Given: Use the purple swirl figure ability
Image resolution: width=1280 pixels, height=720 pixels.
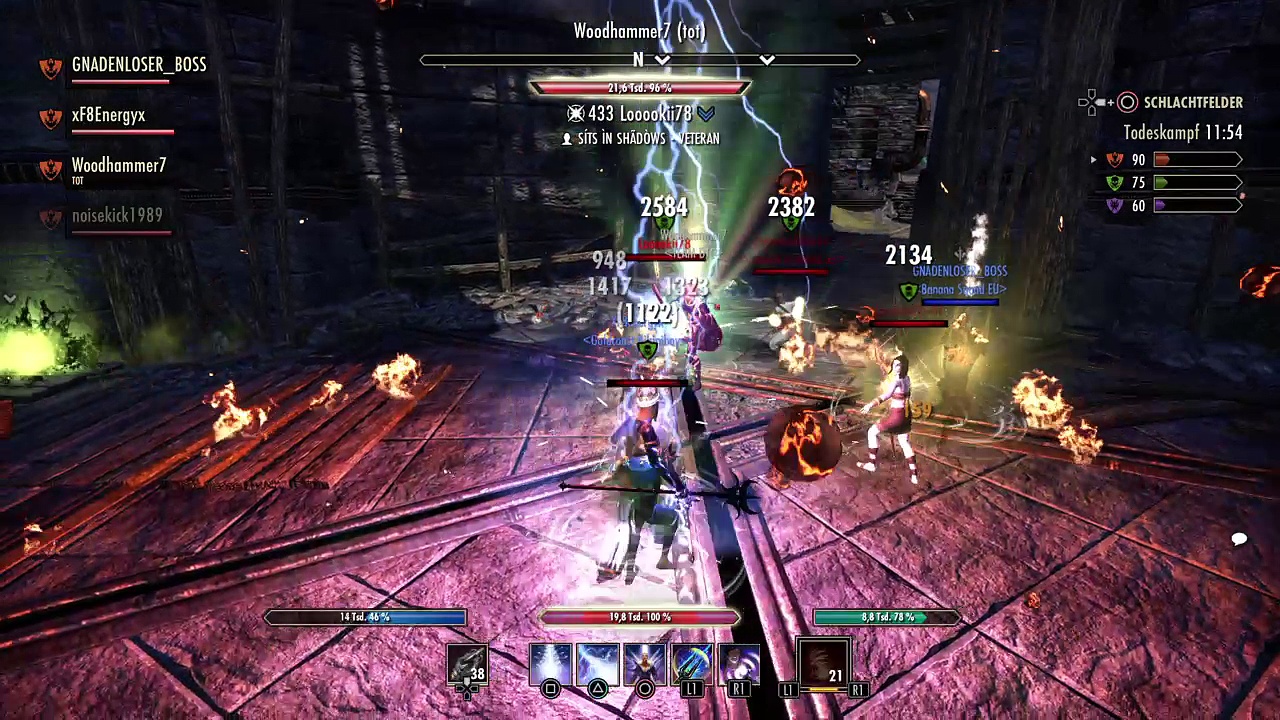Looking at the screenshot, I should (x=738, y=664).
